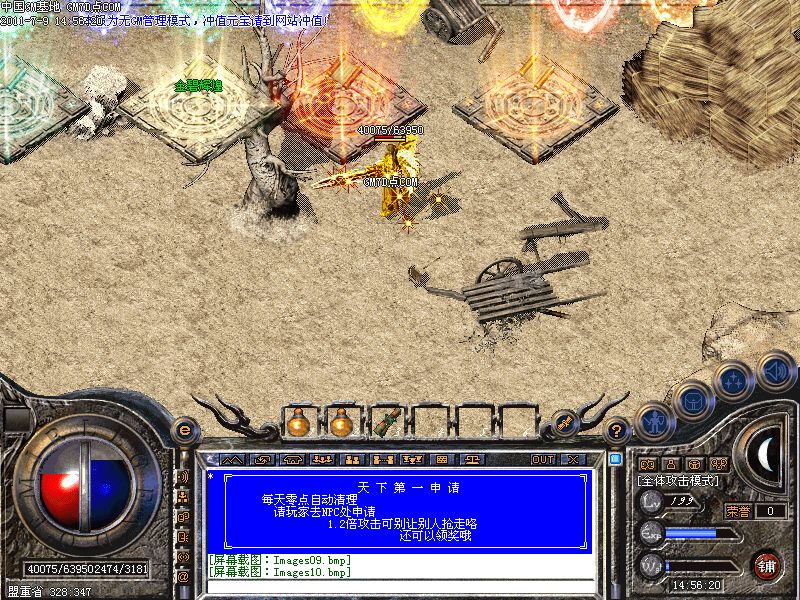Toggle sound with the speaker button

773,368
